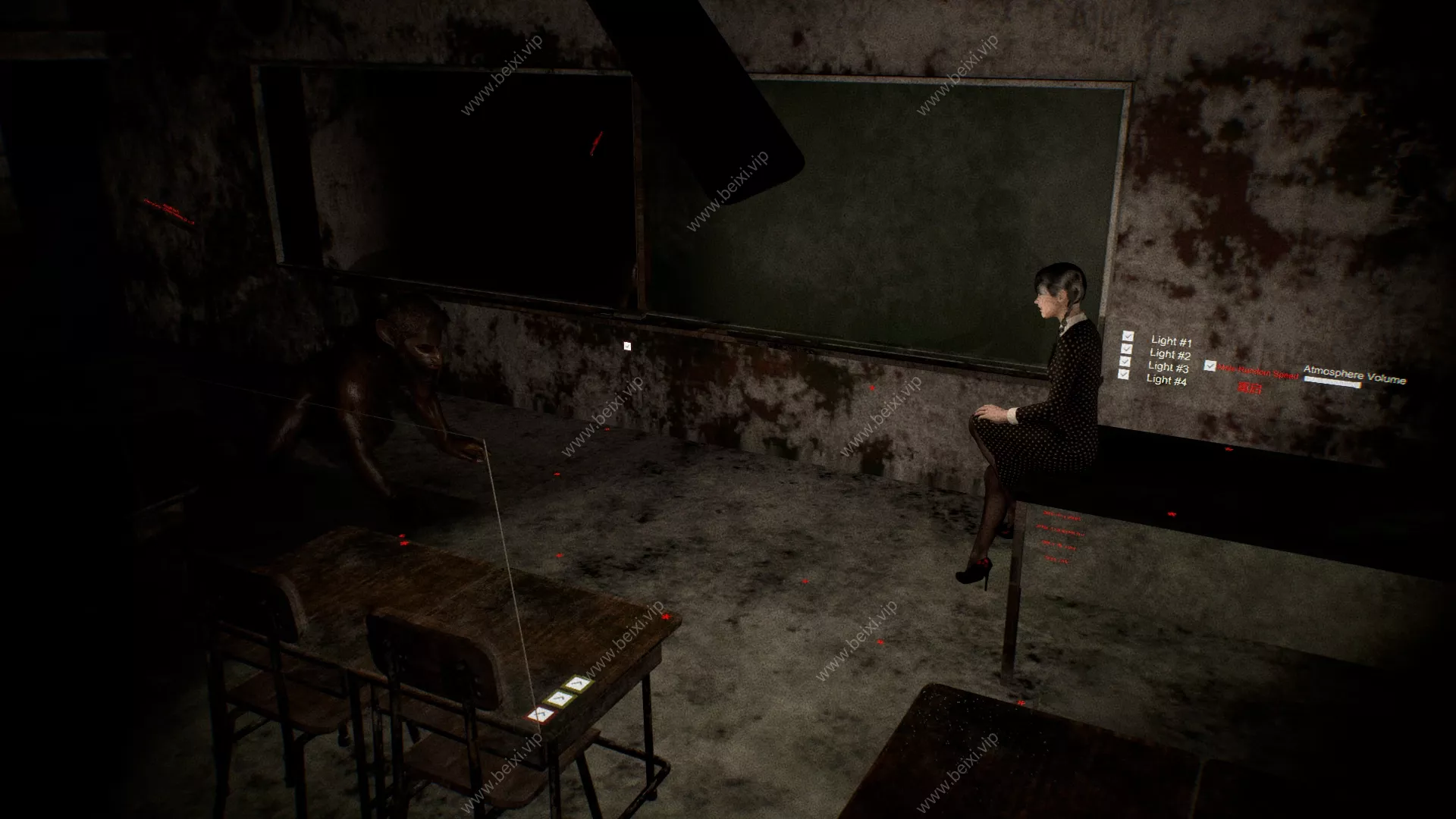Click the red Chinese restart label
The width and height of the screenshot is (1456, 819).
tap(1250, 388)
